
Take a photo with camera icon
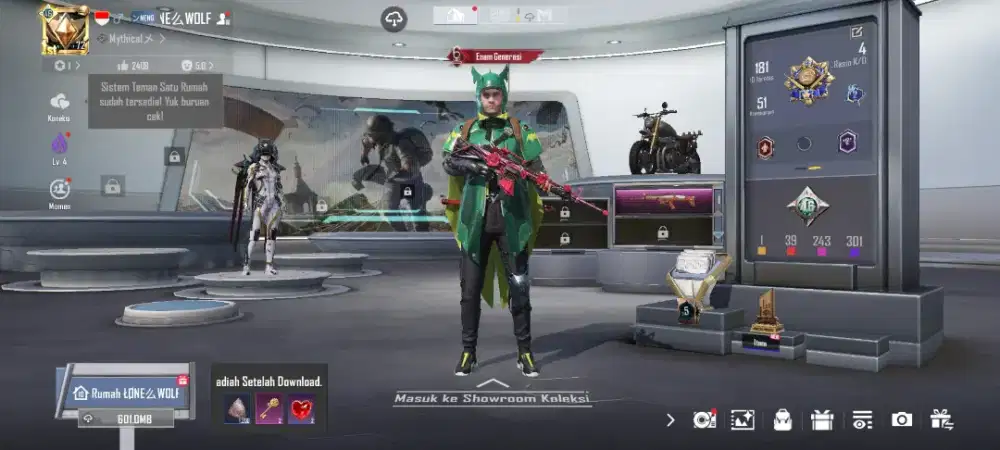pyautogui.click(x=901, y=420)
